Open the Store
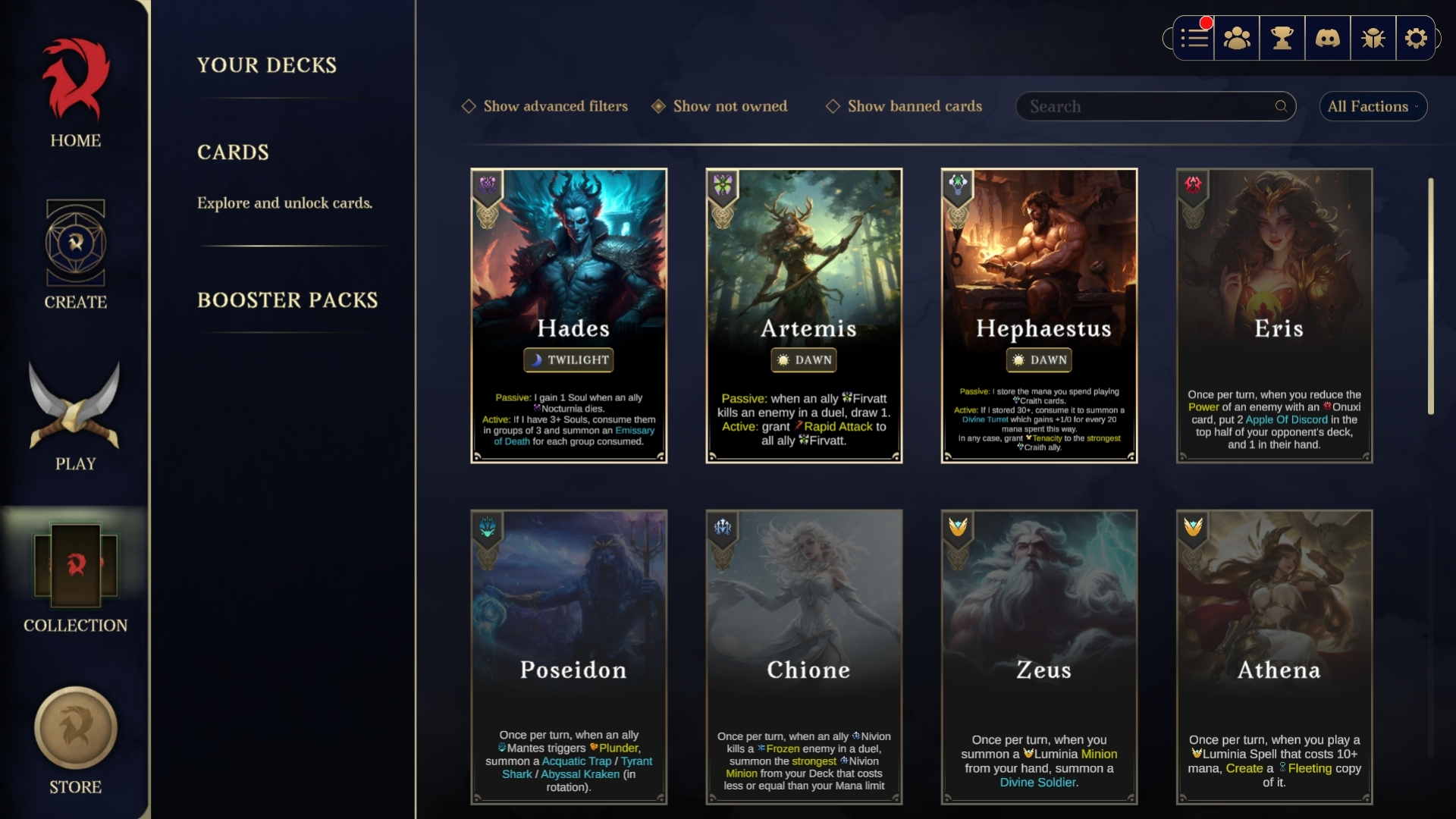This screenshot has width=1456, height=819. click(x=75, y=739)
